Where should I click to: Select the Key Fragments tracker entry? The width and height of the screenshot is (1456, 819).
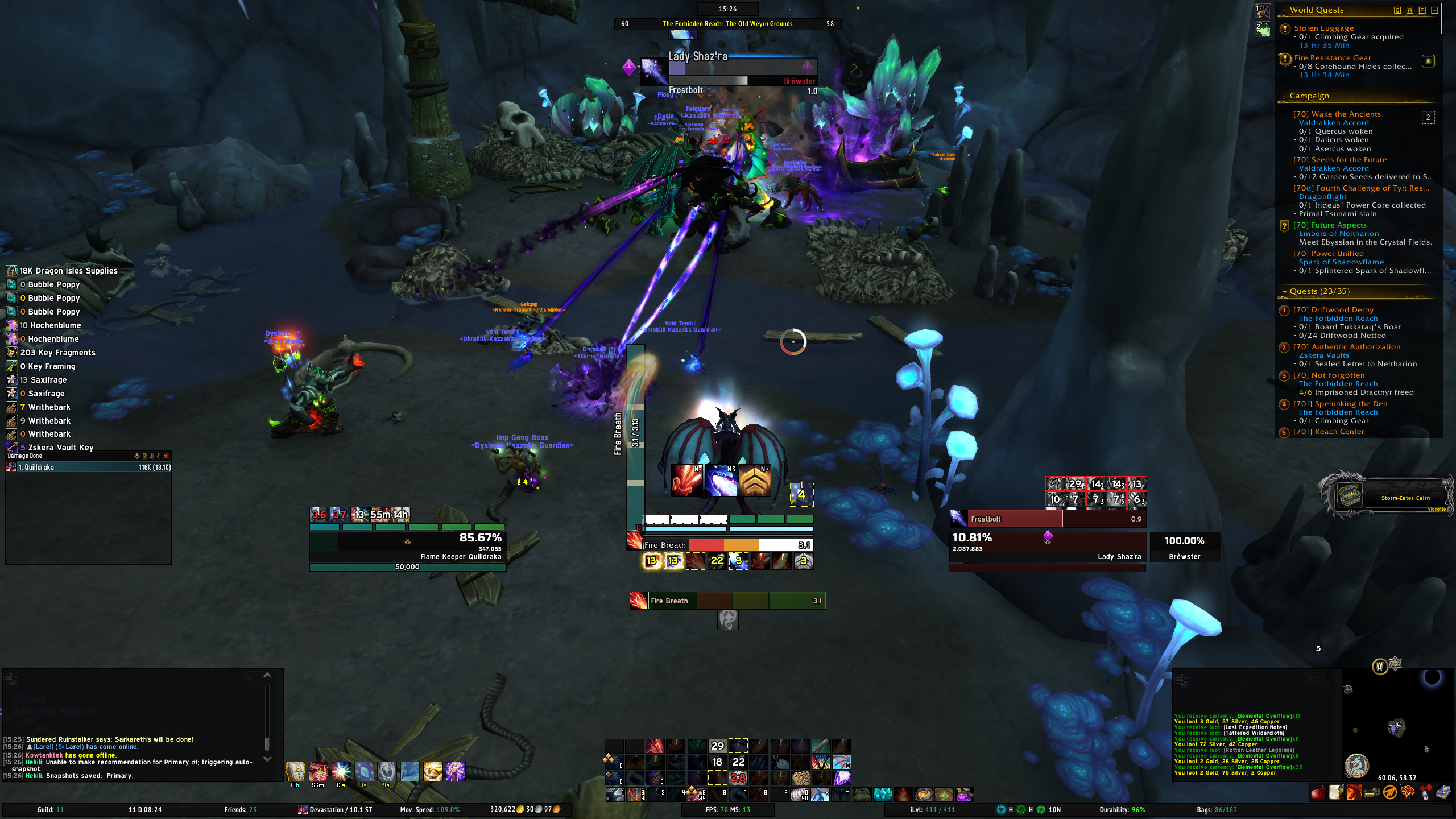pyautogui.click(x=57, y=353)
